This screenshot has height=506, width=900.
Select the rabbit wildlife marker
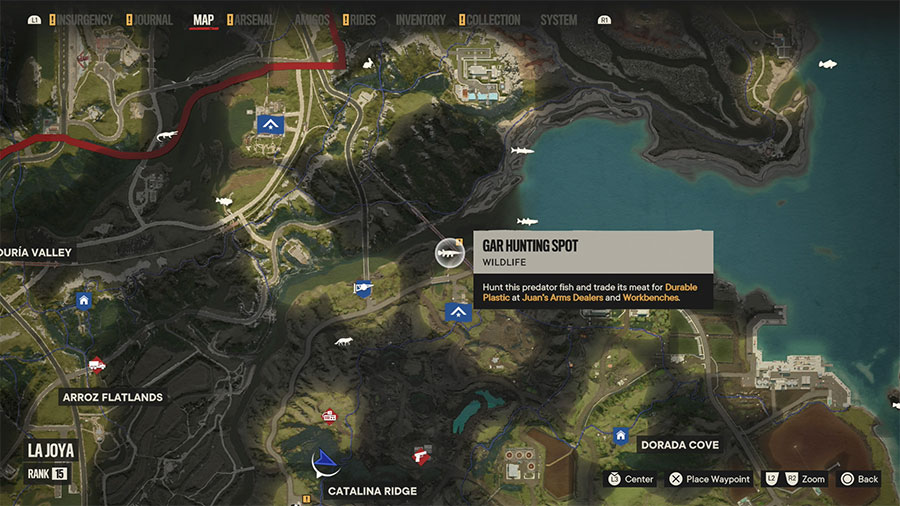369,65
